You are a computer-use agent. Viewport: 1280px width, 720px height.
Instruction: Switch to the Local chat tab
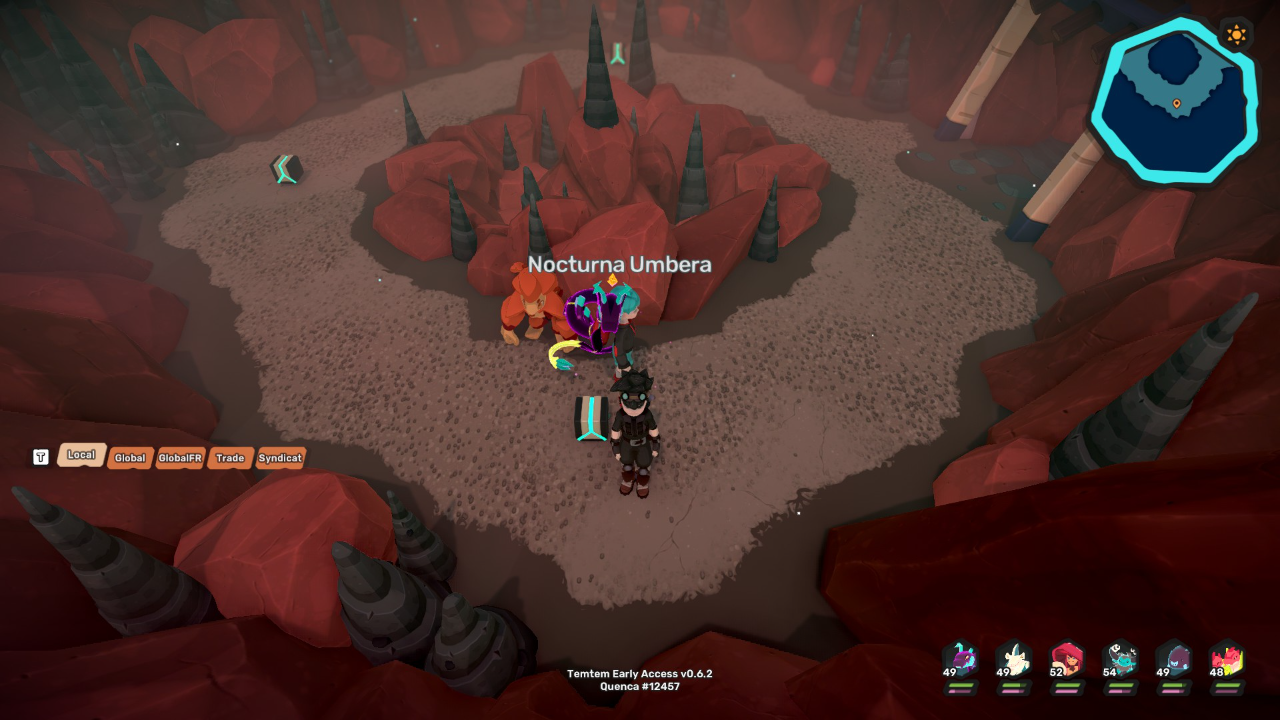81,455
